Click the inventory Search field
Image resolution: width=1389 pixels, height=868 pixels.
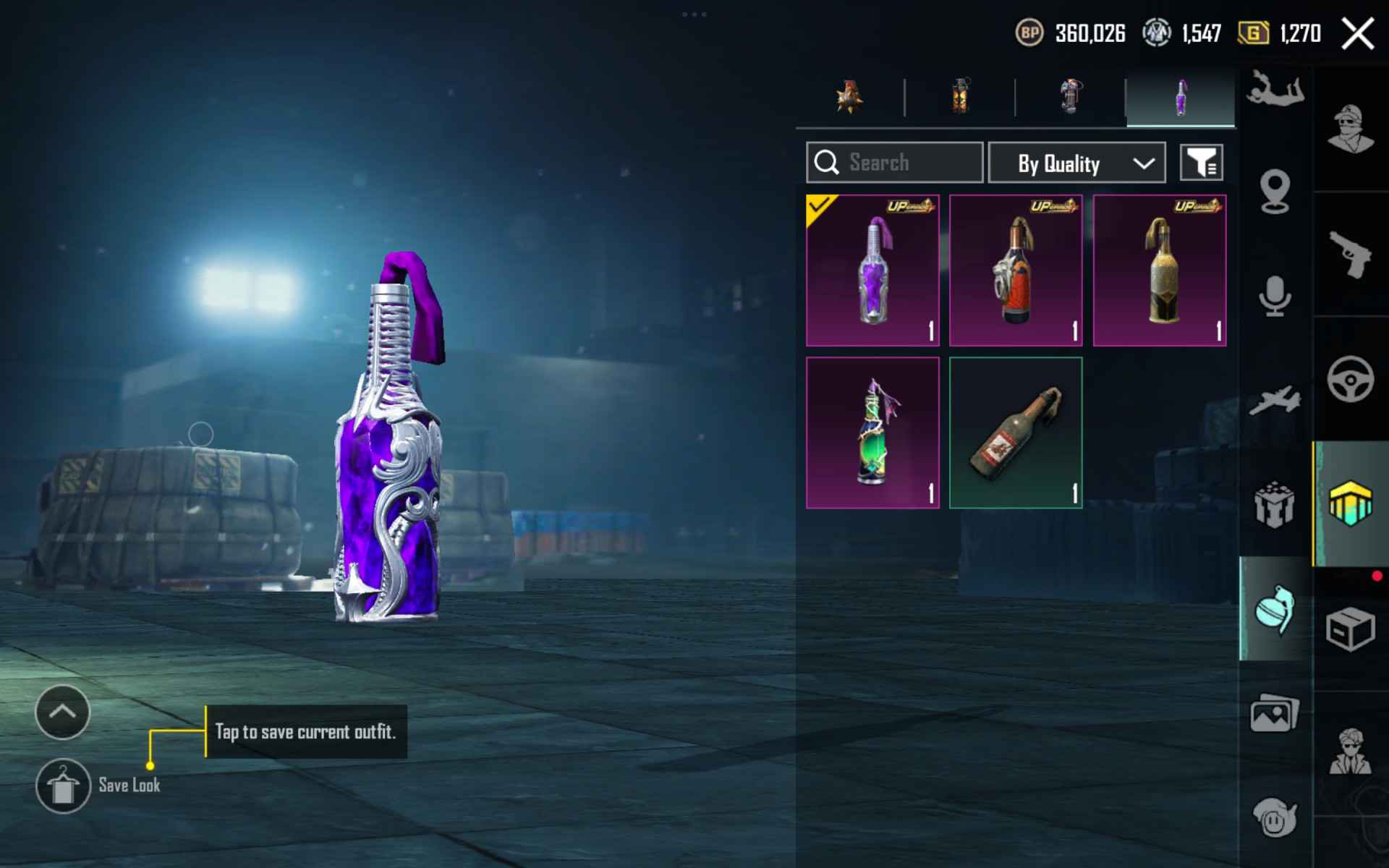click(895, 163)
